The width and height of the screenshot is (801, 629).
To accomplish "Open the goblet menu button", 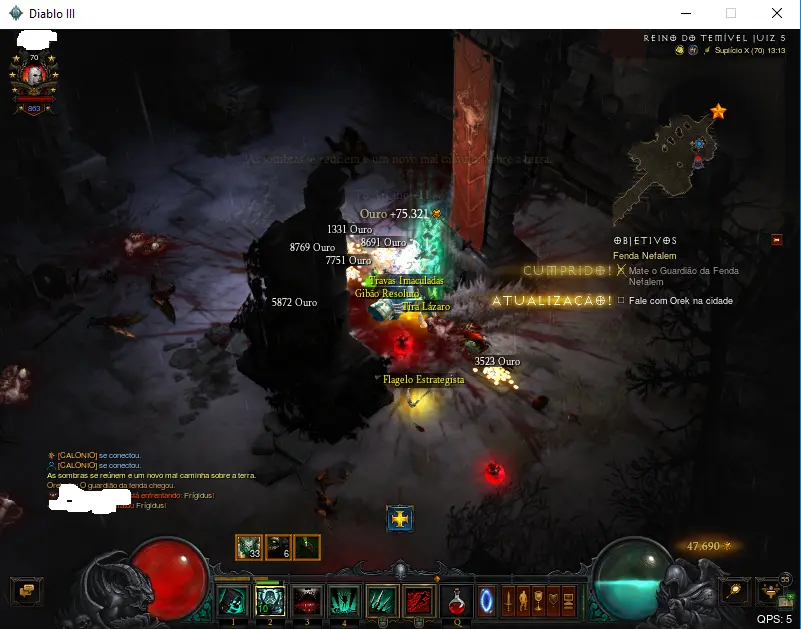I will 540,602.
